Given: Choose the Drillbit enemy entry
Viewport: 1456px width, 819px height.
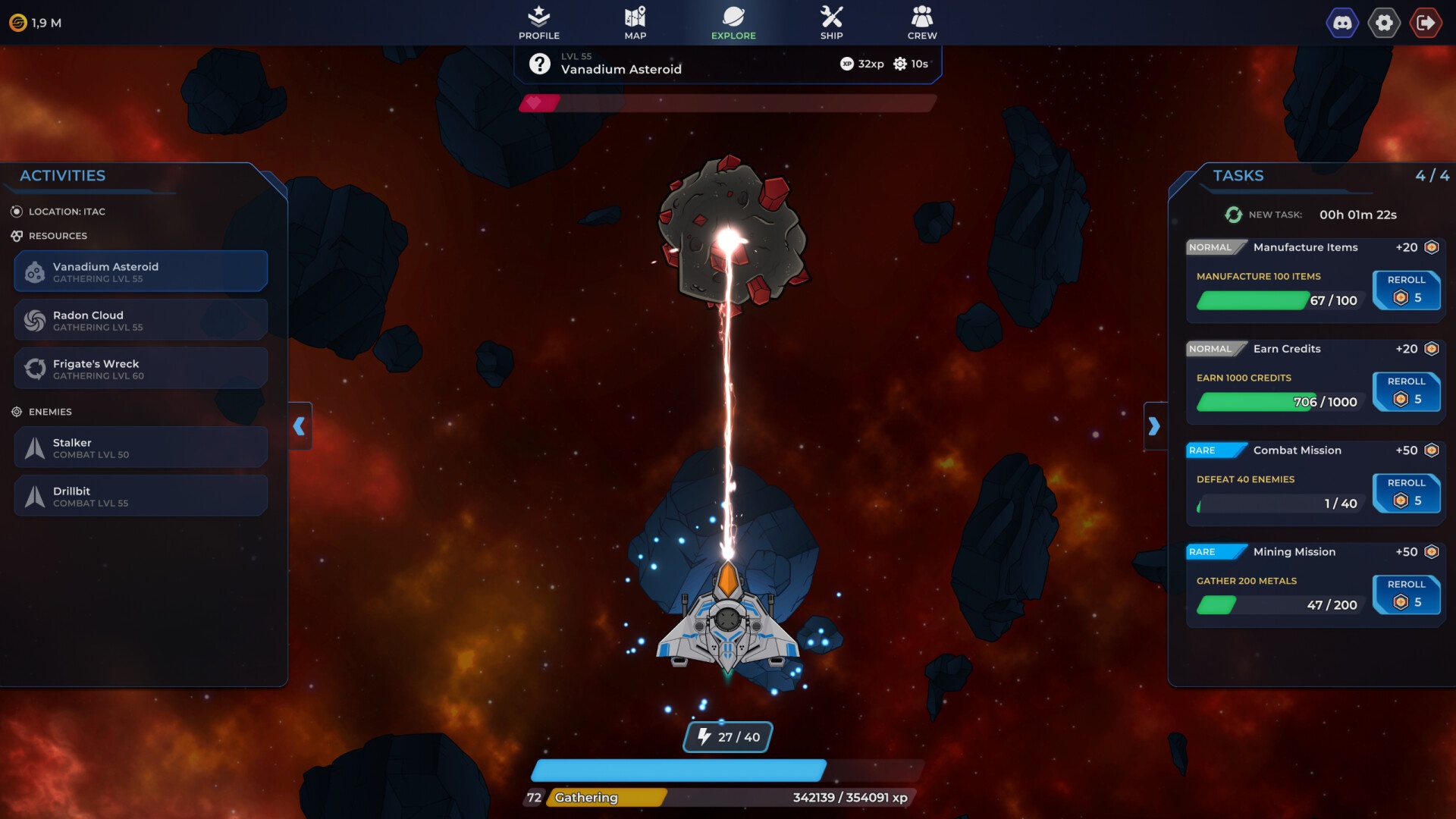Looking at the screenshot, I should pos(141,496).
